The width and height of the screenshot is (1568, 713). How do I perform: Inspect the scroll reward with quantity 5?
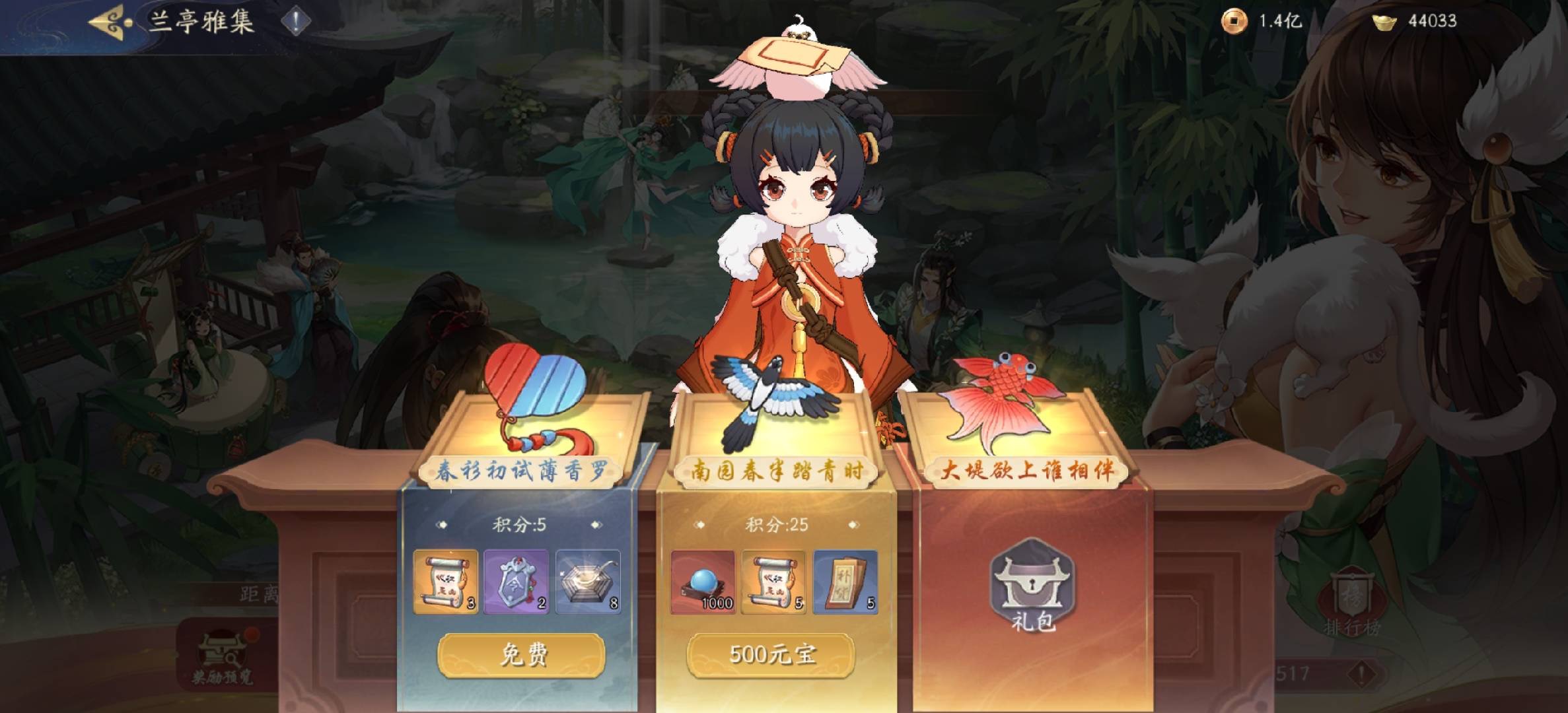[x=773, y=582]
